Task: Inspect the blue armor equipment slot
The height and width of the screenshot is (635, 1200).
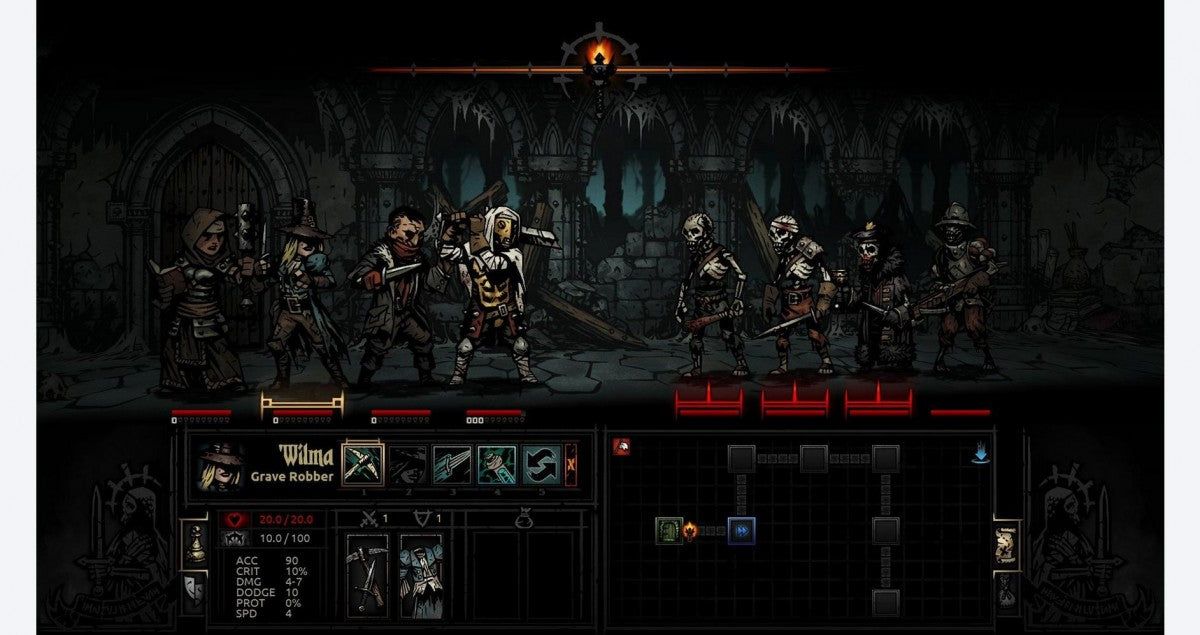Action: pyautogui.click(x=420, y=573)
